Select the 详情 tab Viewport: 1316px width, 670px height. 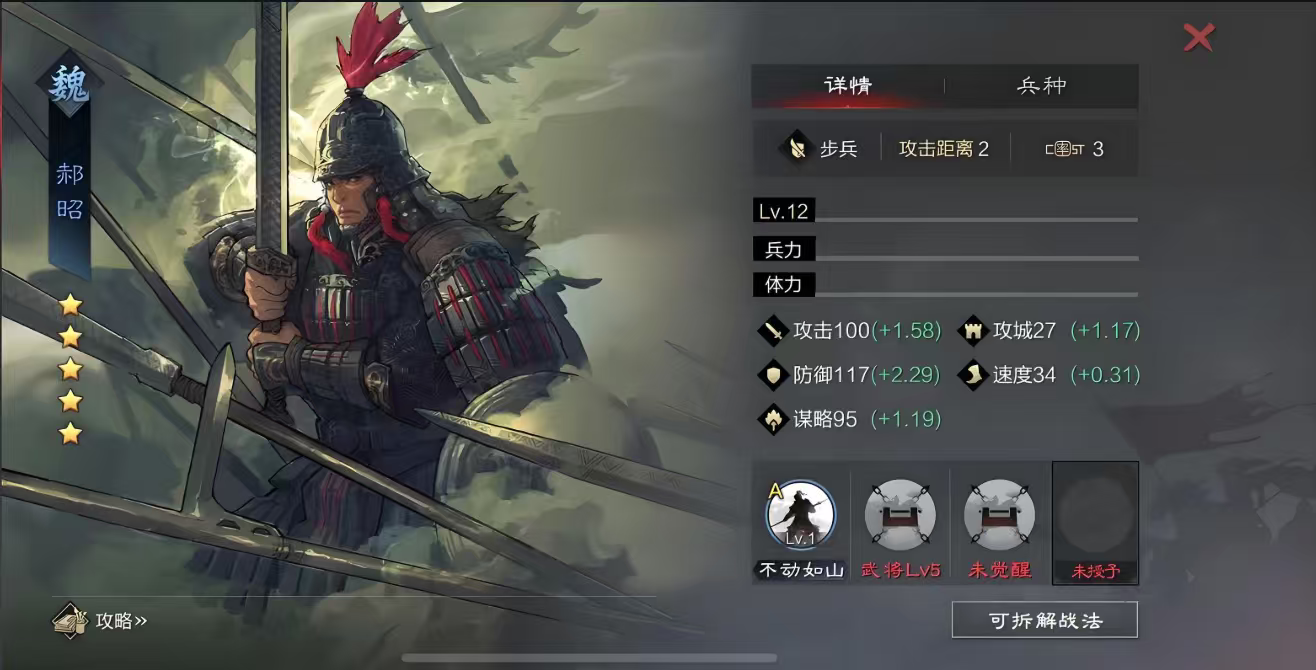point(848,86)
